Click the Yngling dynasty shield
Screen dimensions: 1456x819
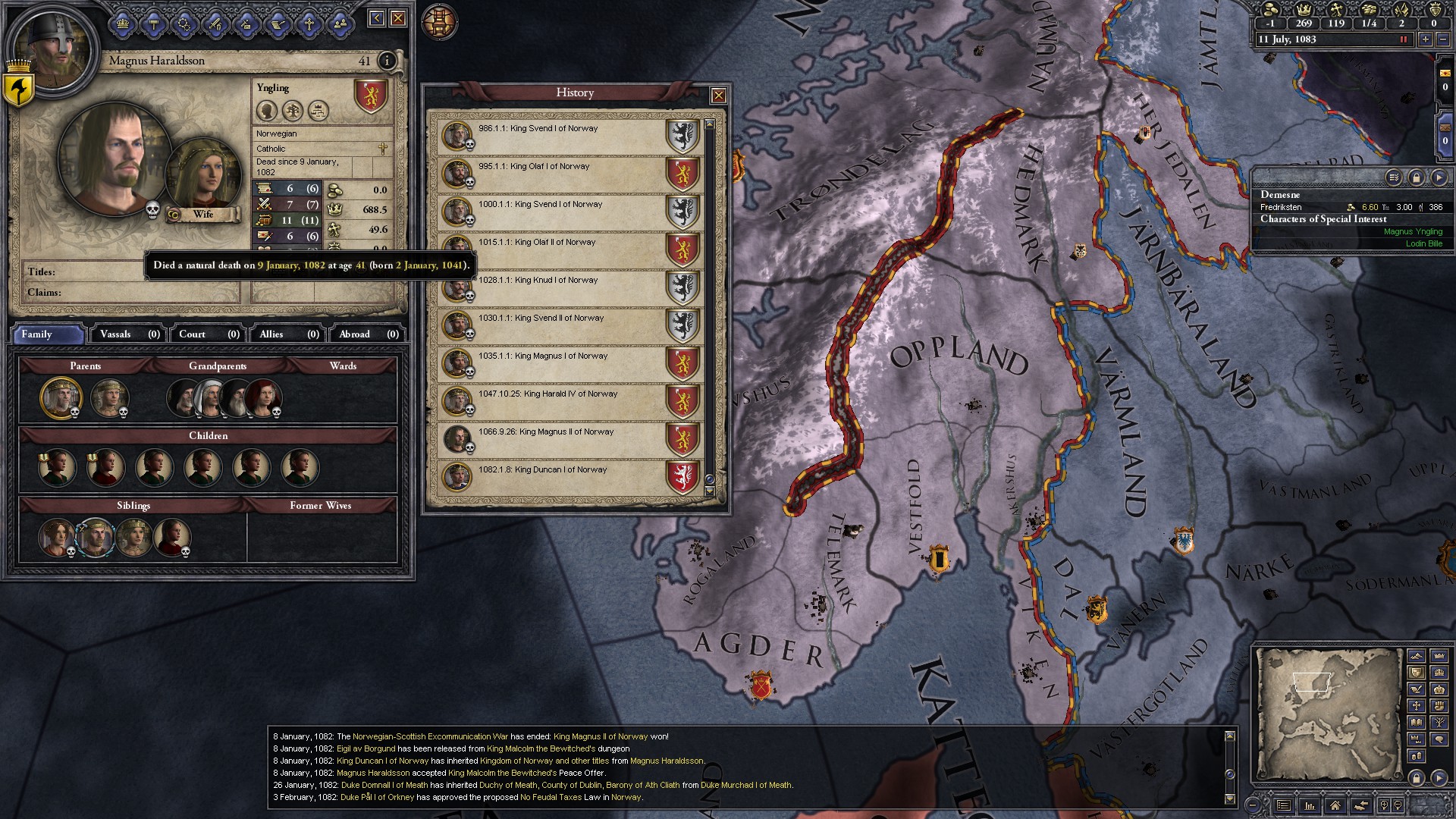371,96
